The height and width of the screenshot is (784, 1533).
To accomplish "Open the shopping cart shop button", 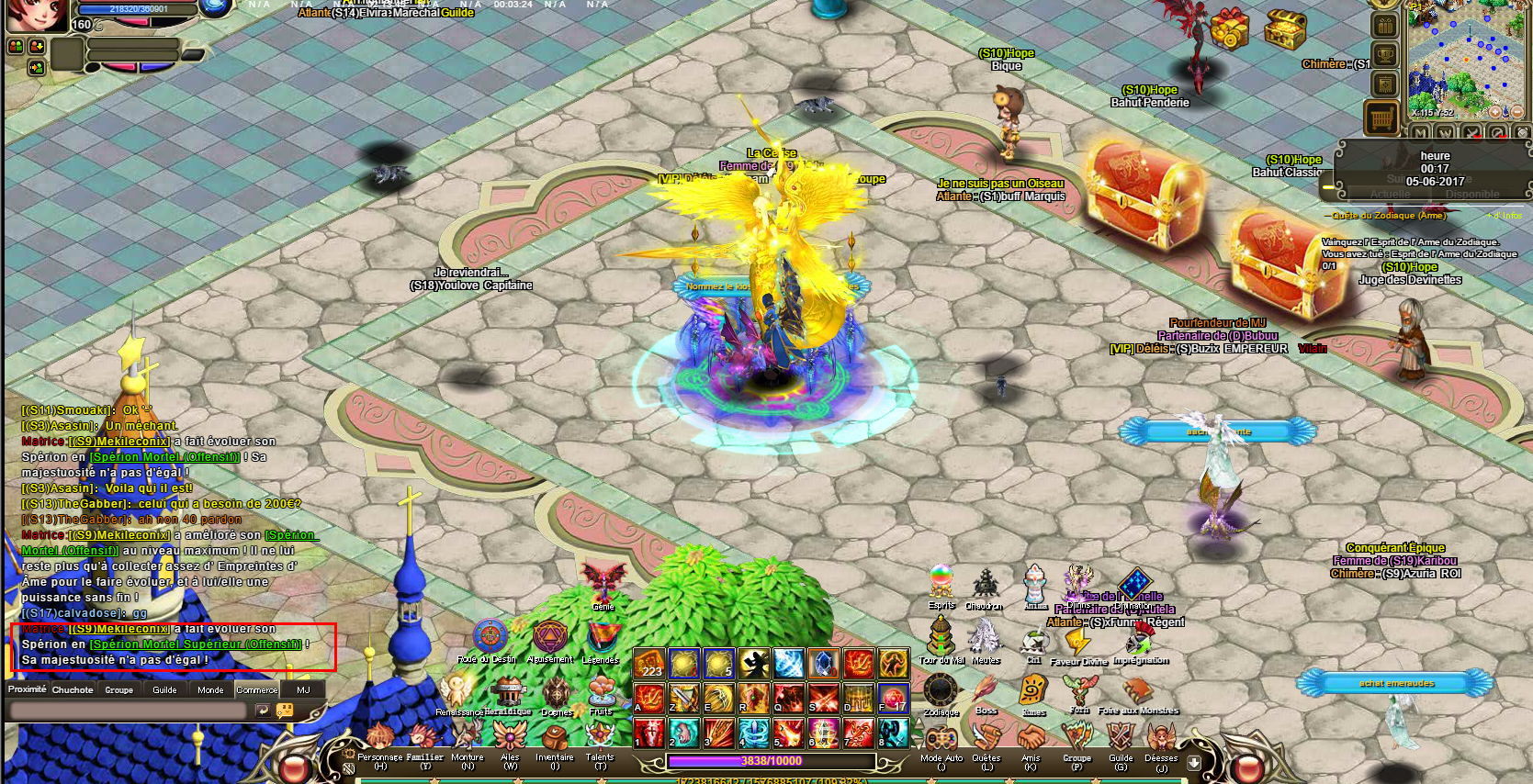I will coord(1382,118).
